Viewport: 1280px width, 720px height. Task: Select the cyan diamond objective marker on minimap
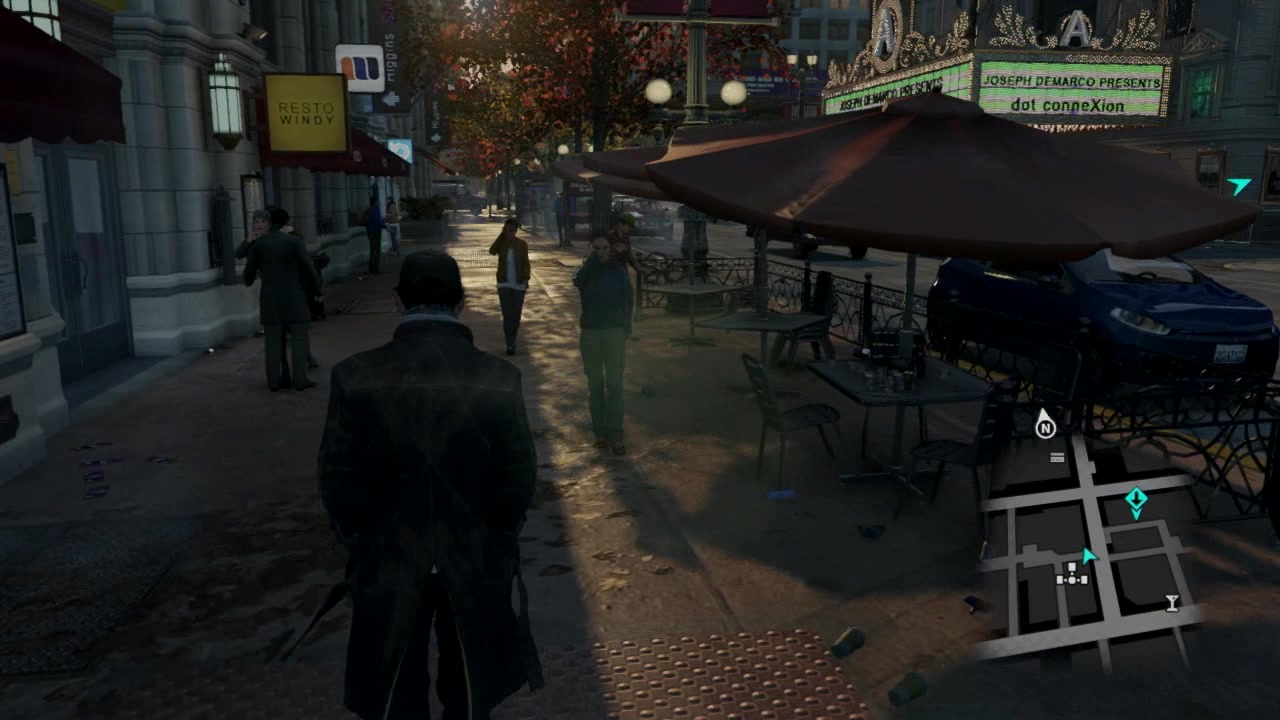tap(1135, 502)
